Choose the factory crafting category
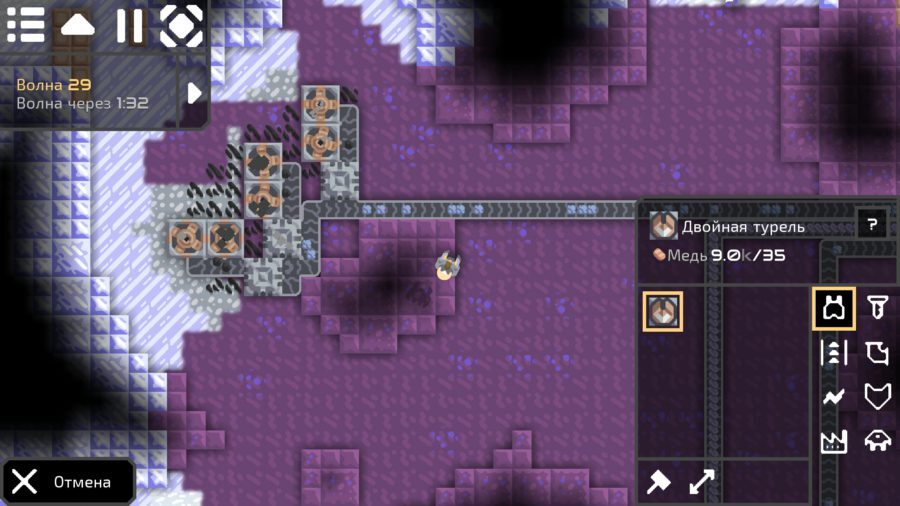Screen dimensions: 900x506 [833, 441]
